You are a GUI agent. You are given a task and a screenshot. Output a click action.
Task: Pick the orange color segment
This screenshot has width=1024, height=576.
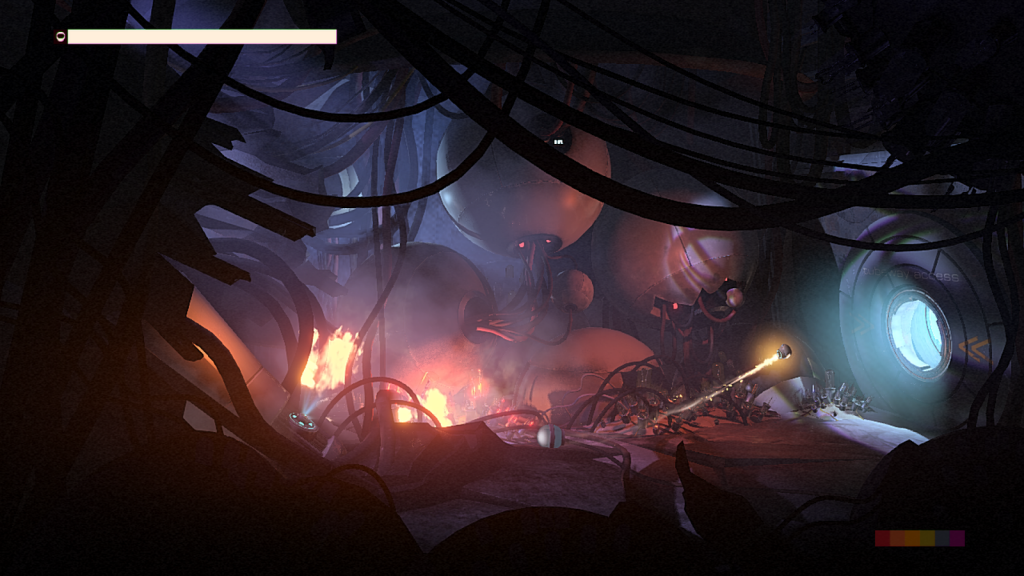click(912, 538)
